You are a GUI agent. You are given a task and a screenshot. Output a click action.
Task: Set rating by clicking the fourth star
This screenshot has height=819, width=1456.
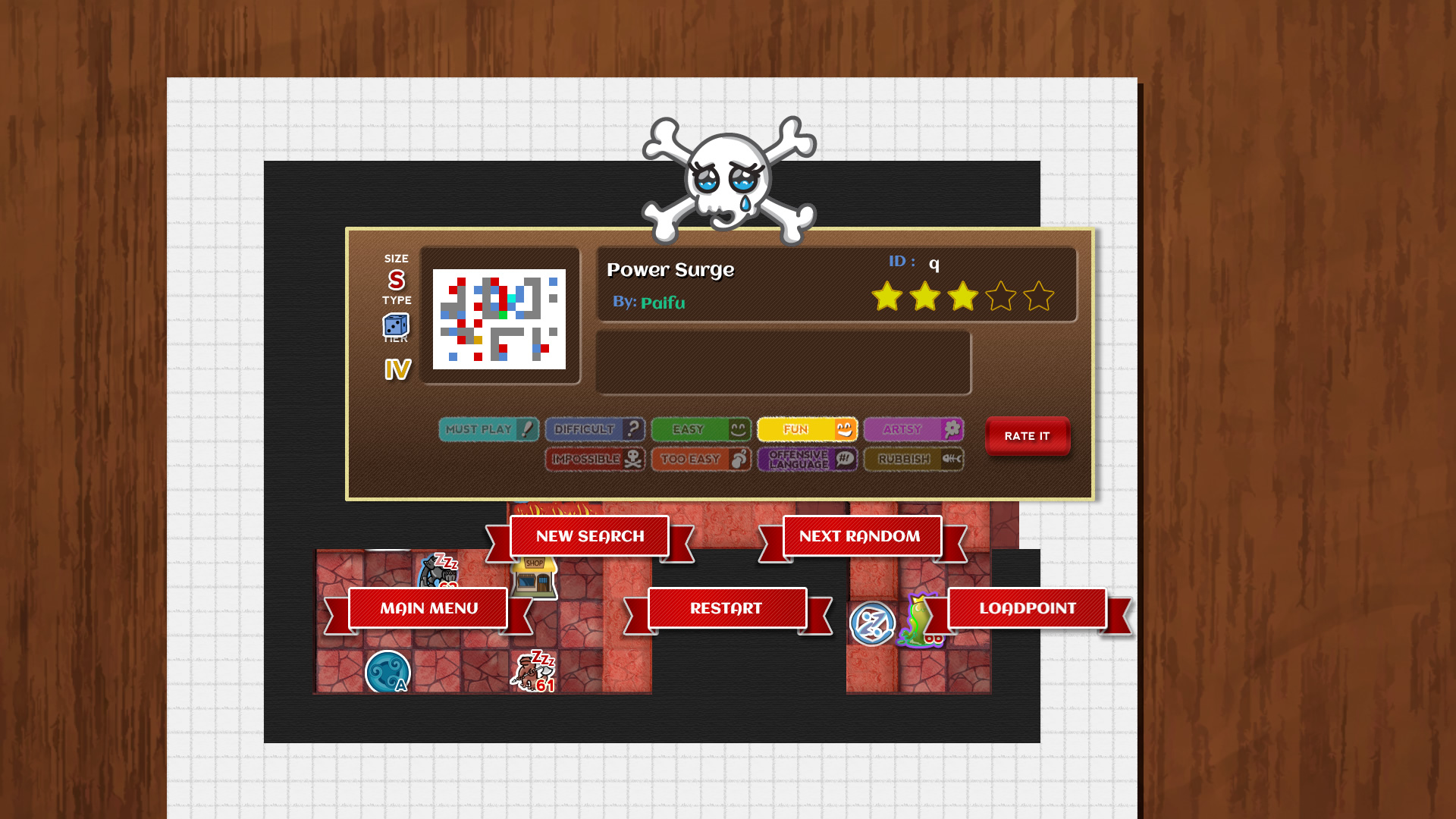point(1002,297)
